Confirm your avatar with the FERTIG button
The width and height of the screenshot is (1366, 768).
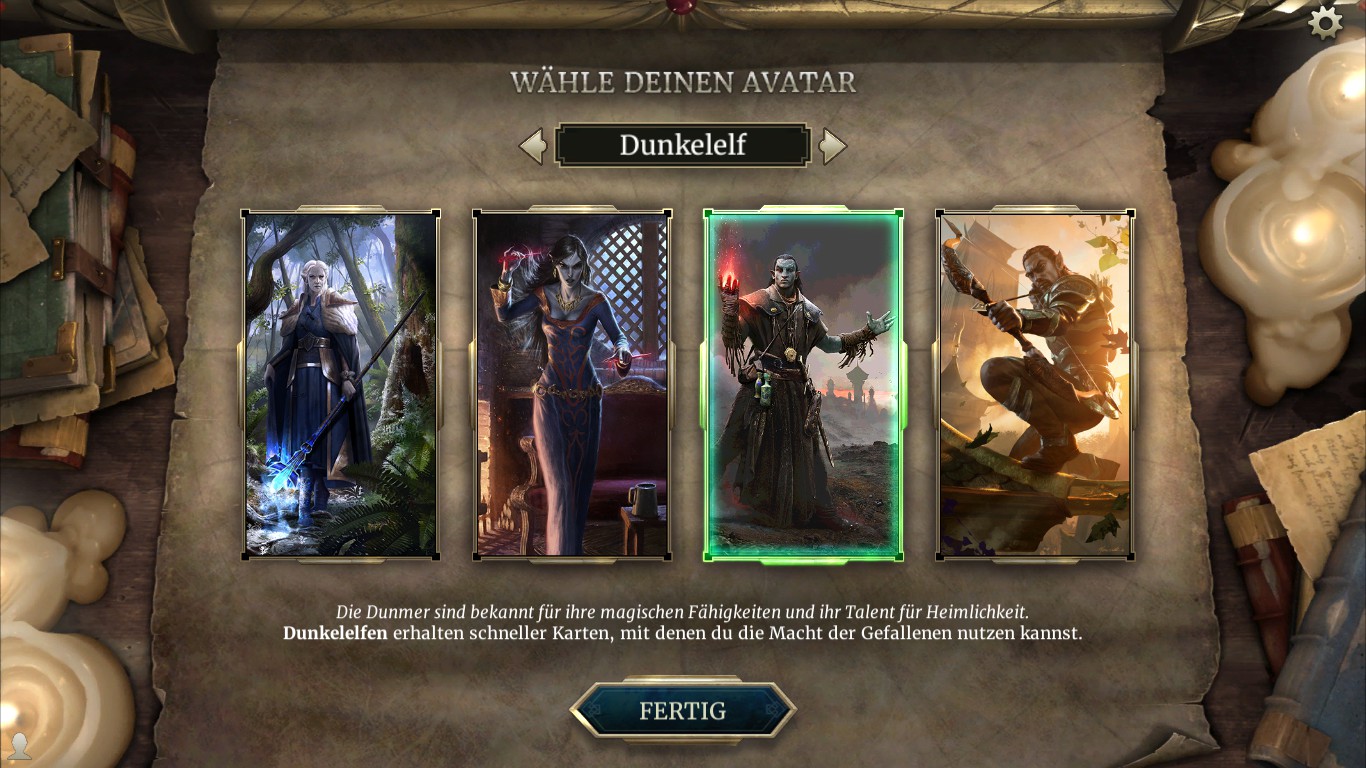(x=683, y=711)
